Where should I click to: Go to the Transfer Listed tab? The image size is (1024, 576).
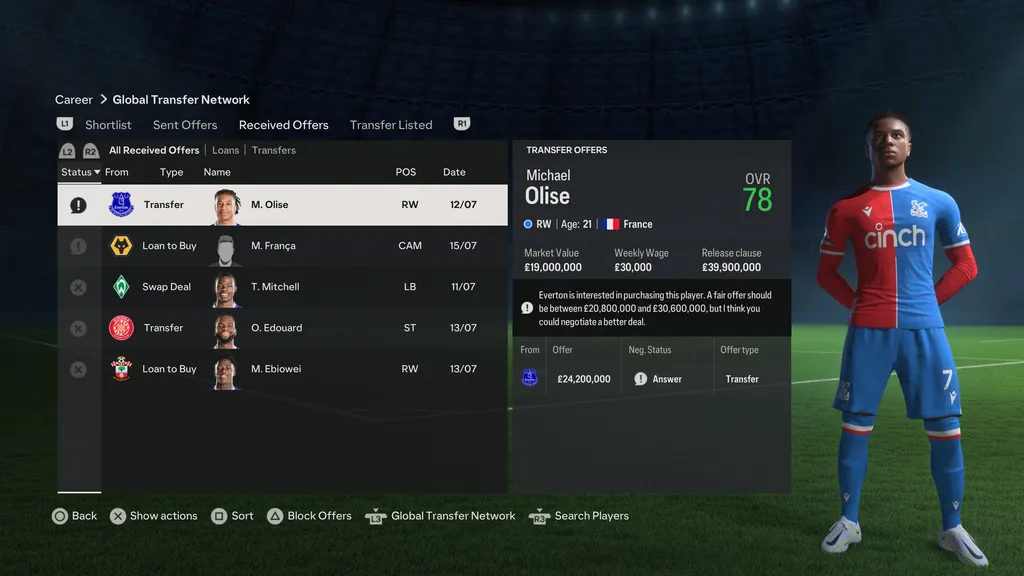click(x=391, y=125)
